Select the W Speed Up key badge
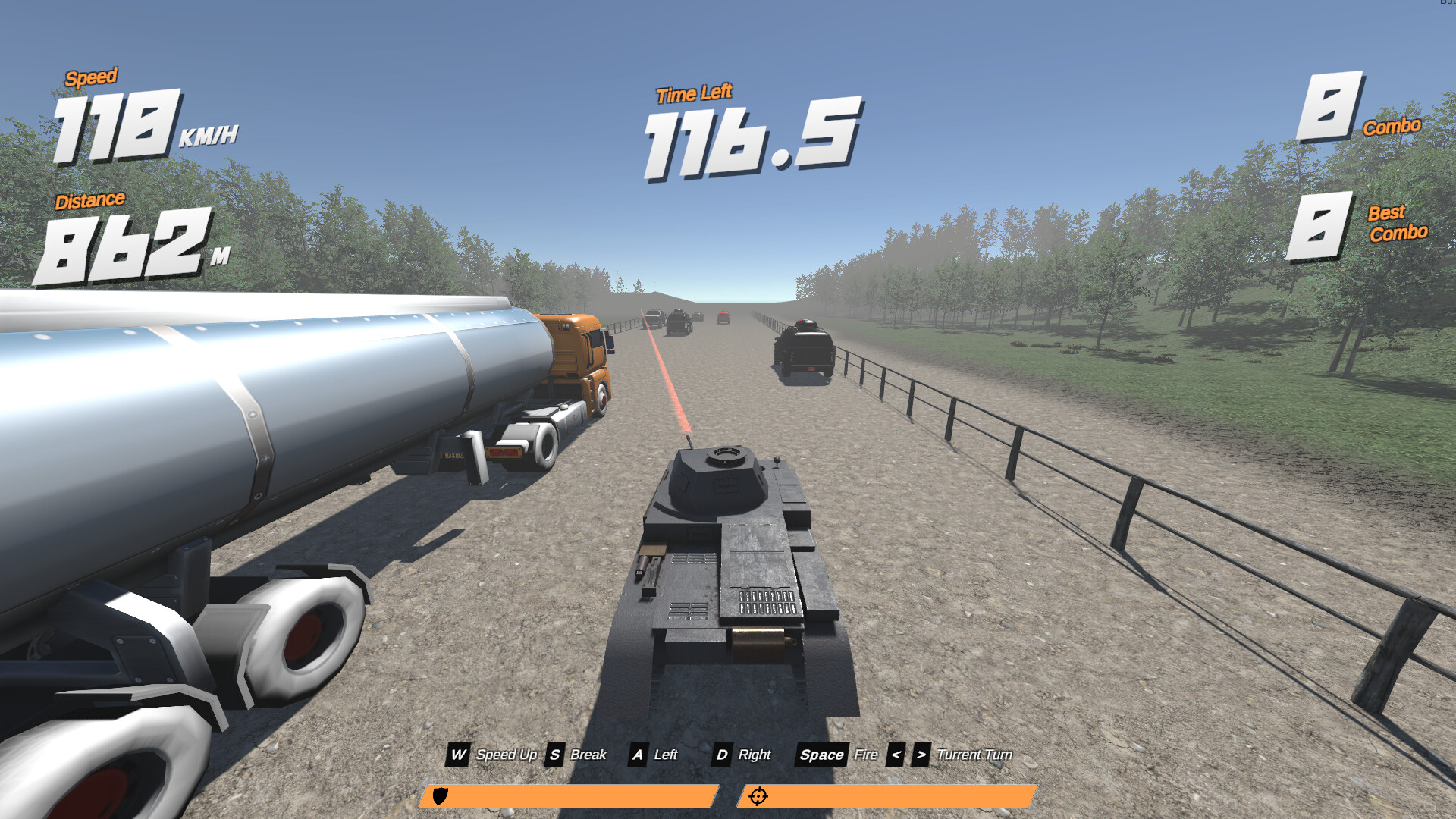This screenshot has height=819, width=1456. click(x=459, y=755)
